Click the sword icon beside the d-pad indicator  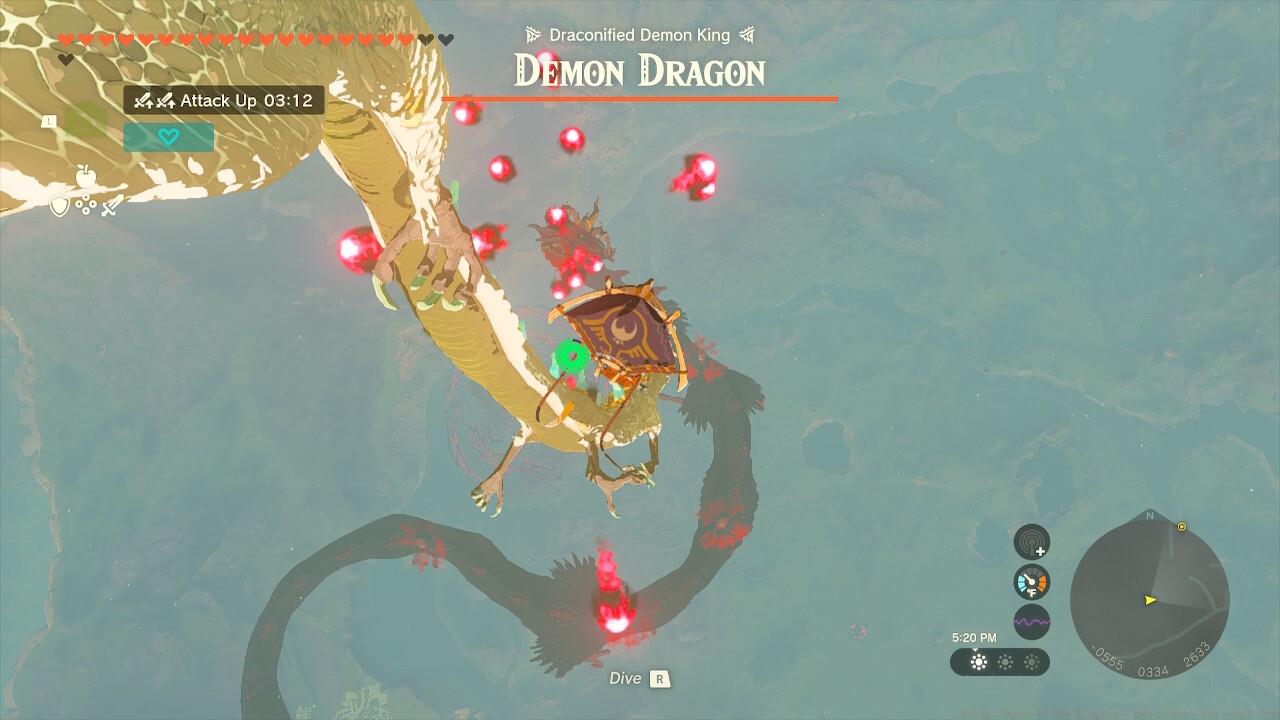110,205
